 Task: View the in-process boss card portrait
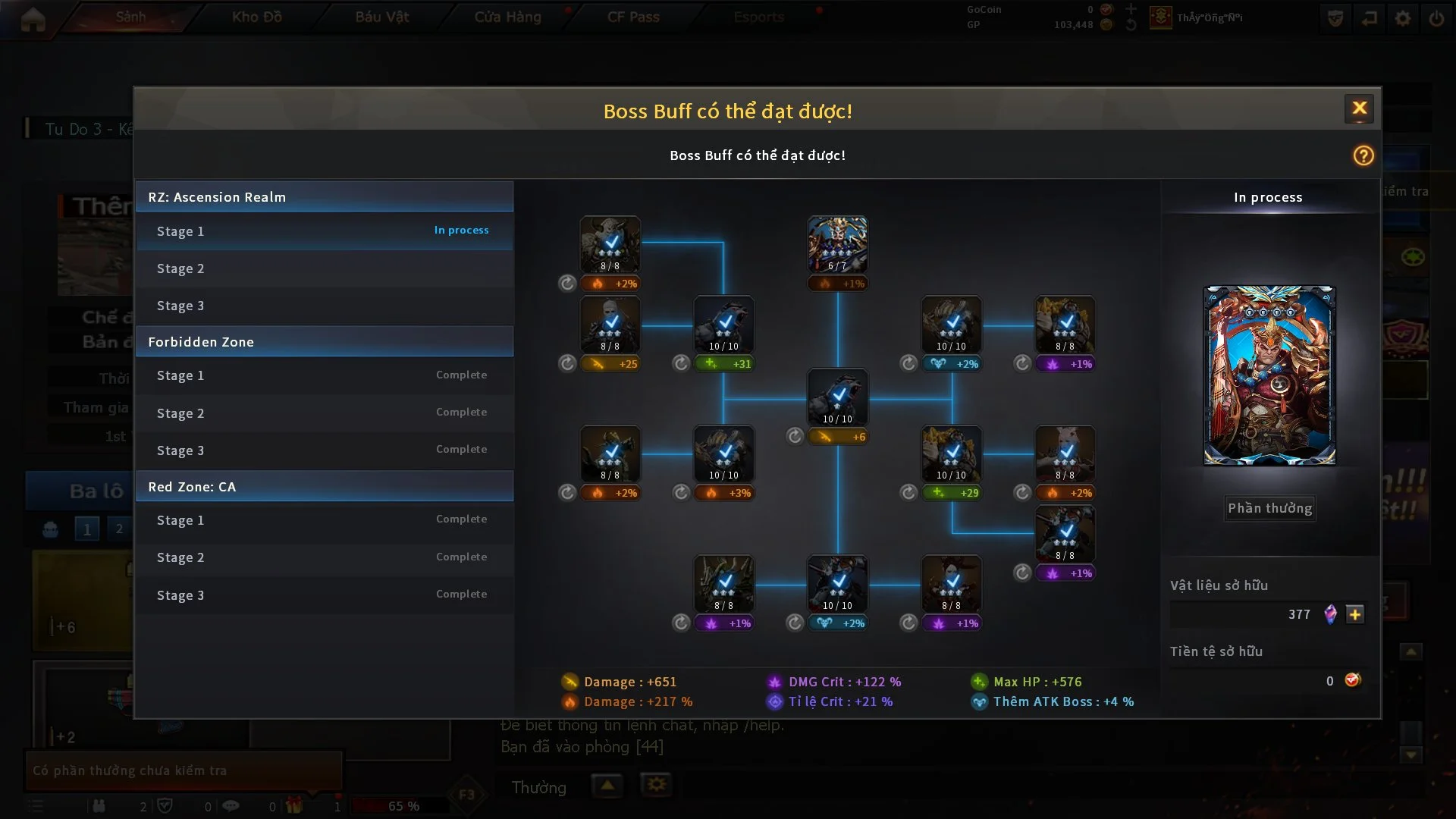pos(1269,375)
